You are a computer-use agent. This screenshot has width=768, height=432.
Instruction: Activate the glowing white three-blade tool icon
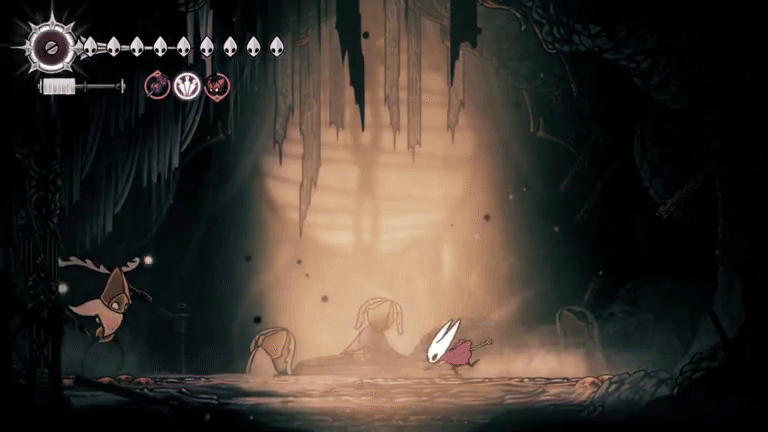tap(187, 86)
